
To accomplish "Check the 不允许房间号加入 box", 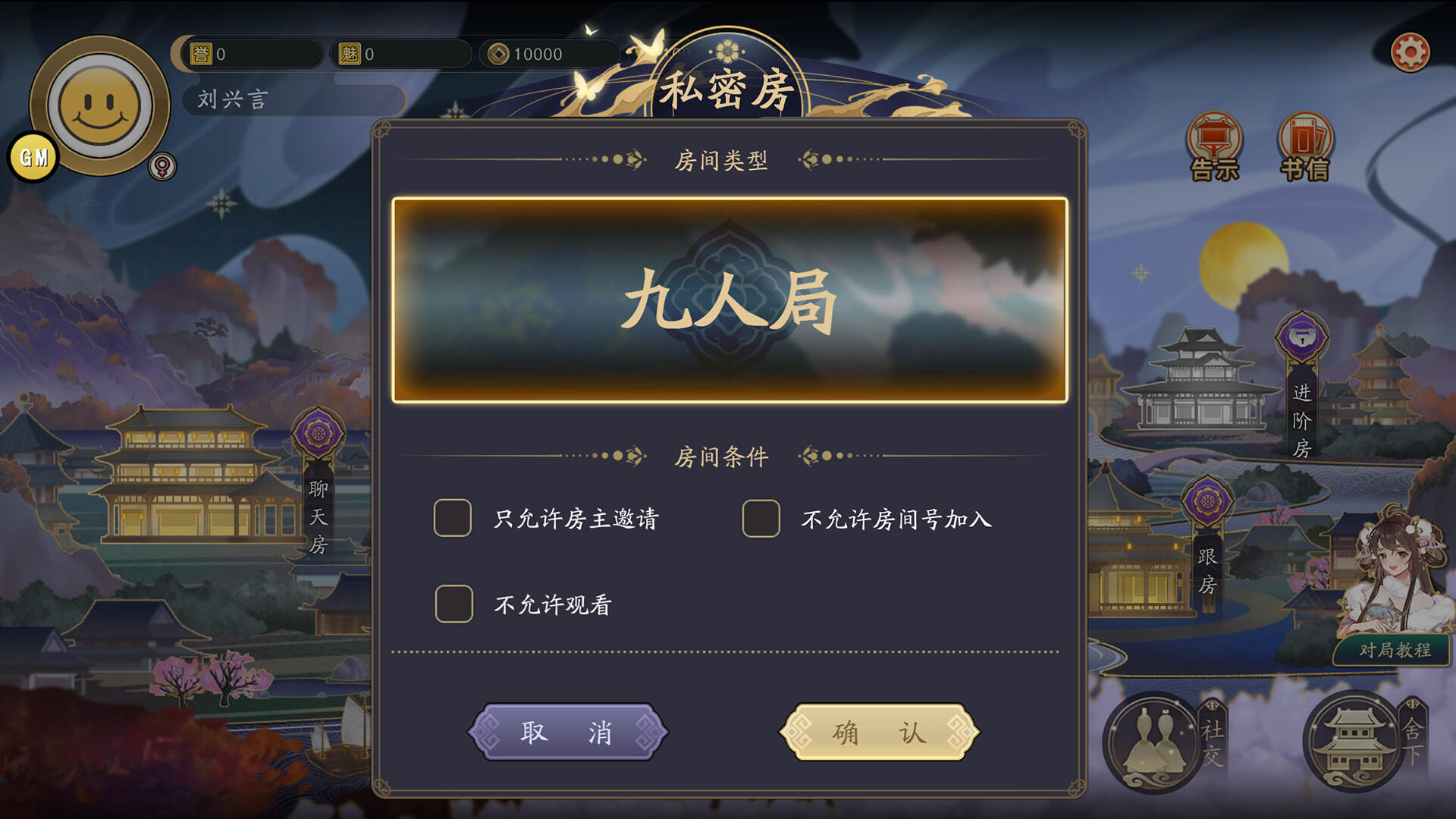I will pos(761,519).
